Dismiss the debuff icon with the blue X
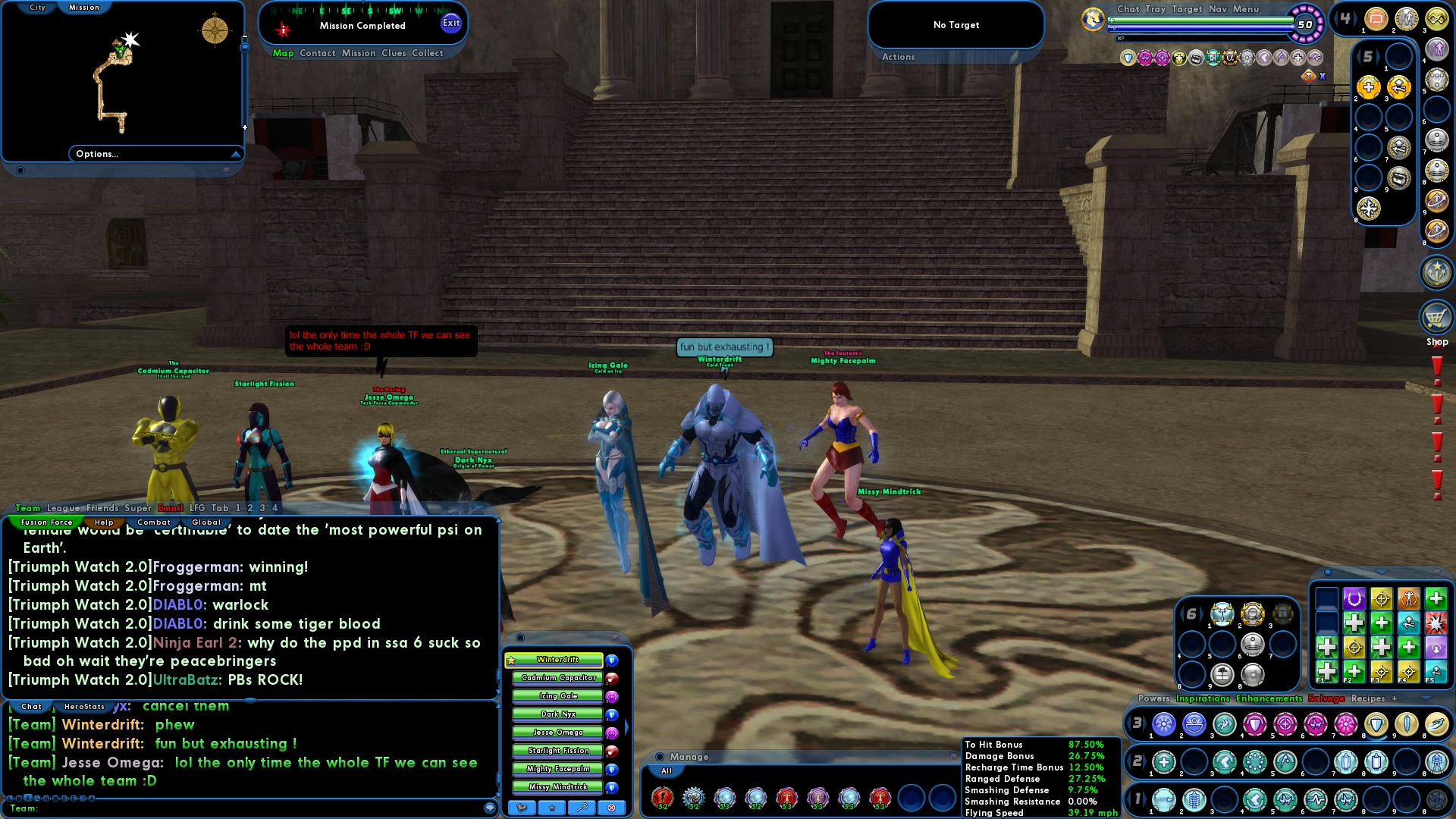This screenshot has width=1456, height=819. pos(1323,77)
